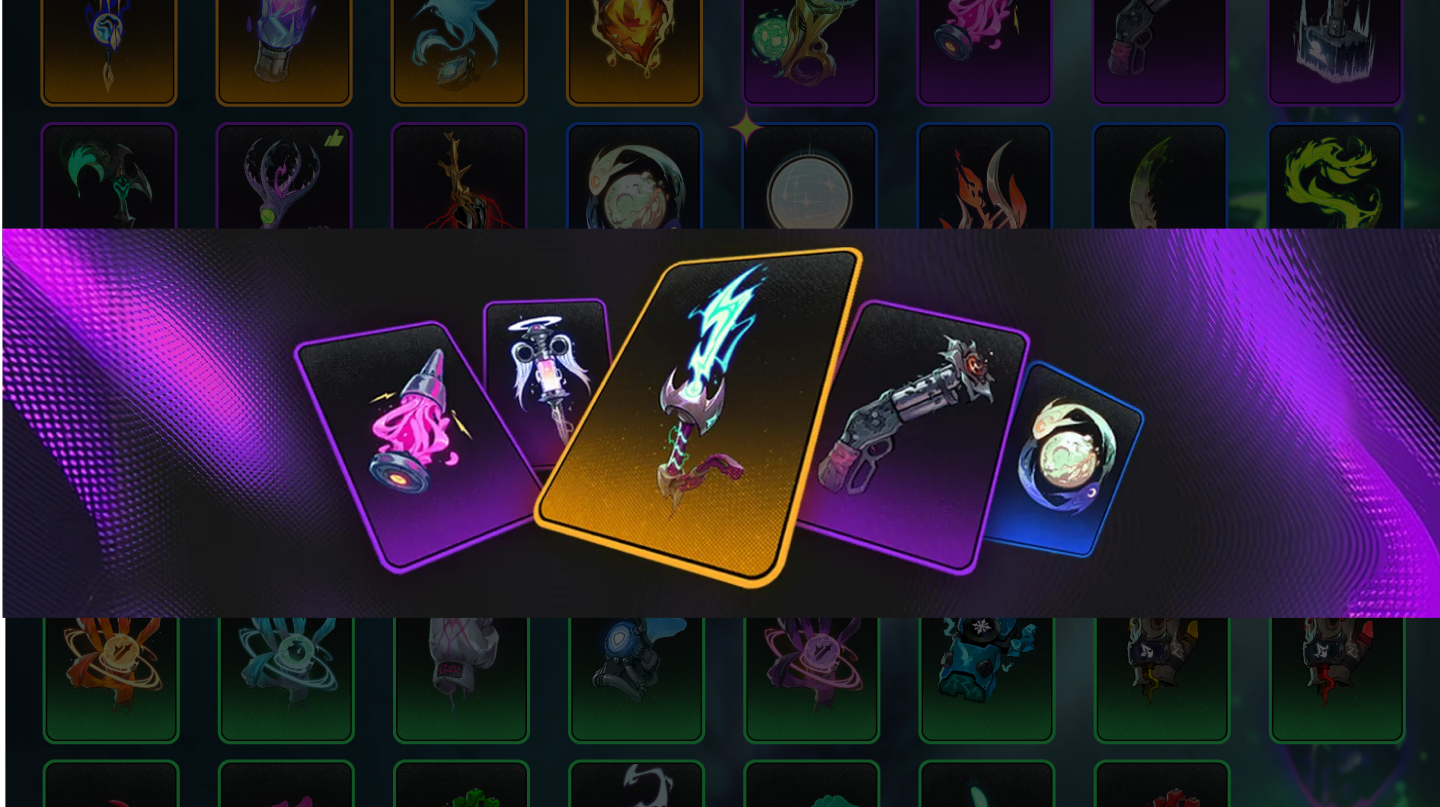Click the sparkle badge beside the globe card
The width and height of the screenshot is (1440, 807).
[x=748, y=126]
